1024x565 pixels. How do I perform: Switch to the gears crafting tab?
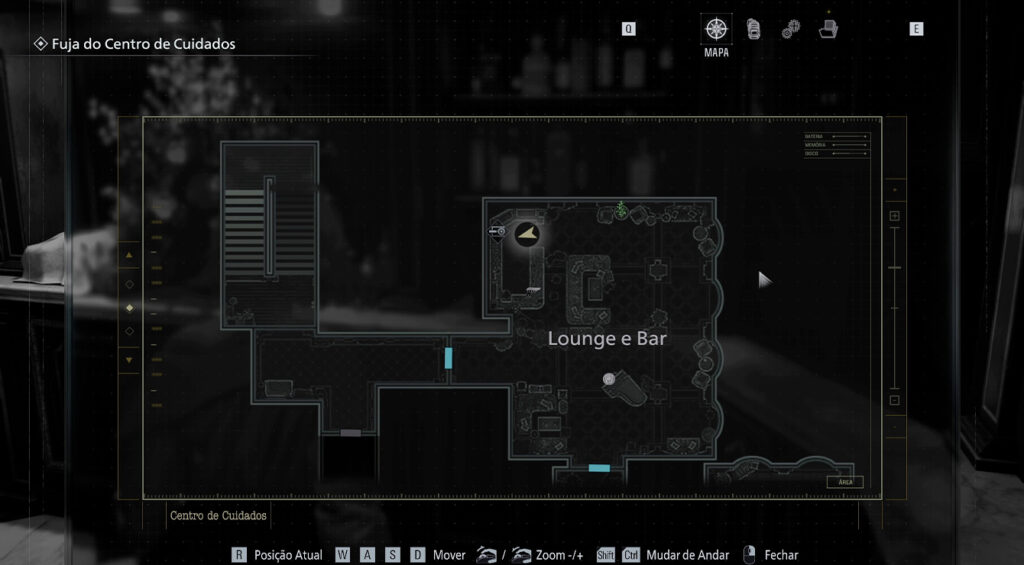790,30
